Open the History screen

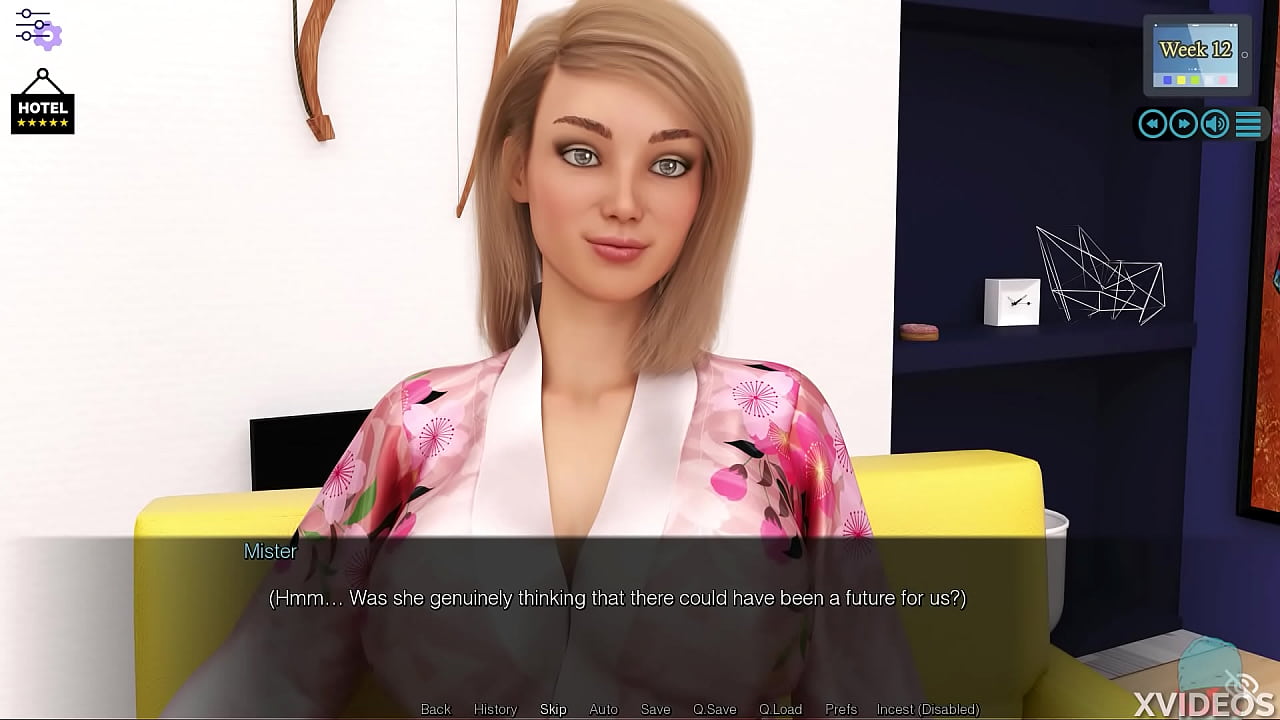pyautogui.click(x=495, y=709)
